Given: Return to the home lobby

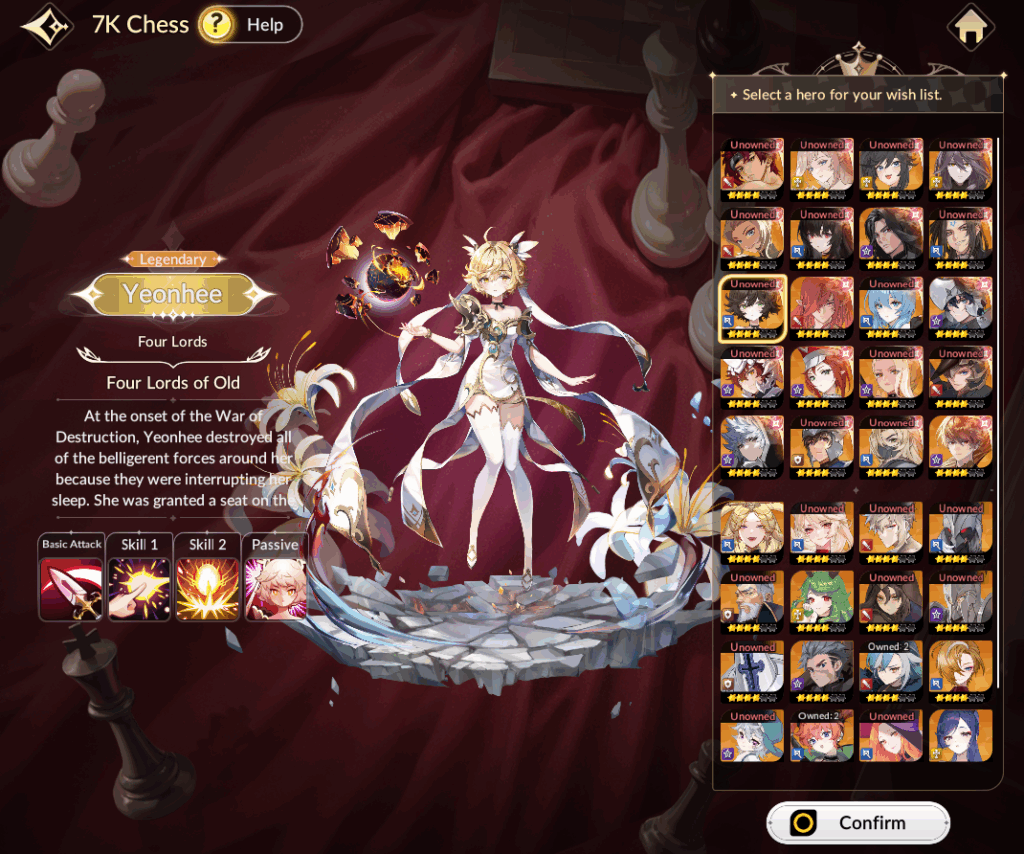Looking at the screenshot, I should (970, 28).
